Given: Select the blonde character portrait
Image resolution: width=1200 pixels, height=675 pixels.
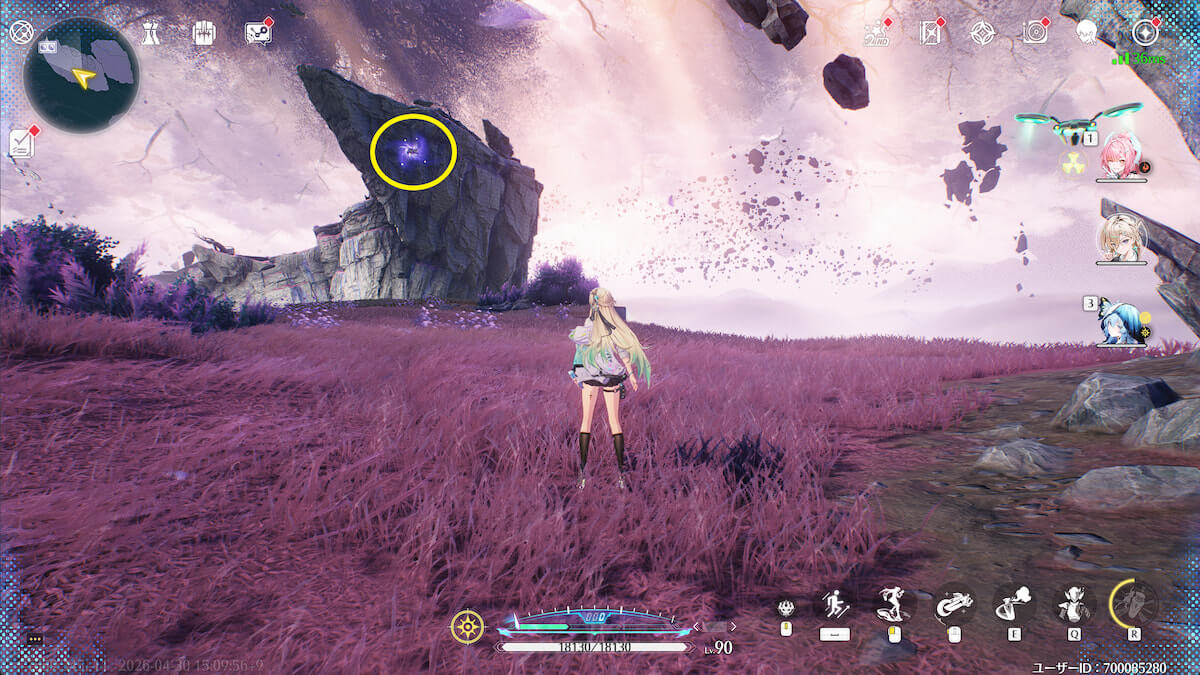Looking at the screenshot, I should 1119,237.
